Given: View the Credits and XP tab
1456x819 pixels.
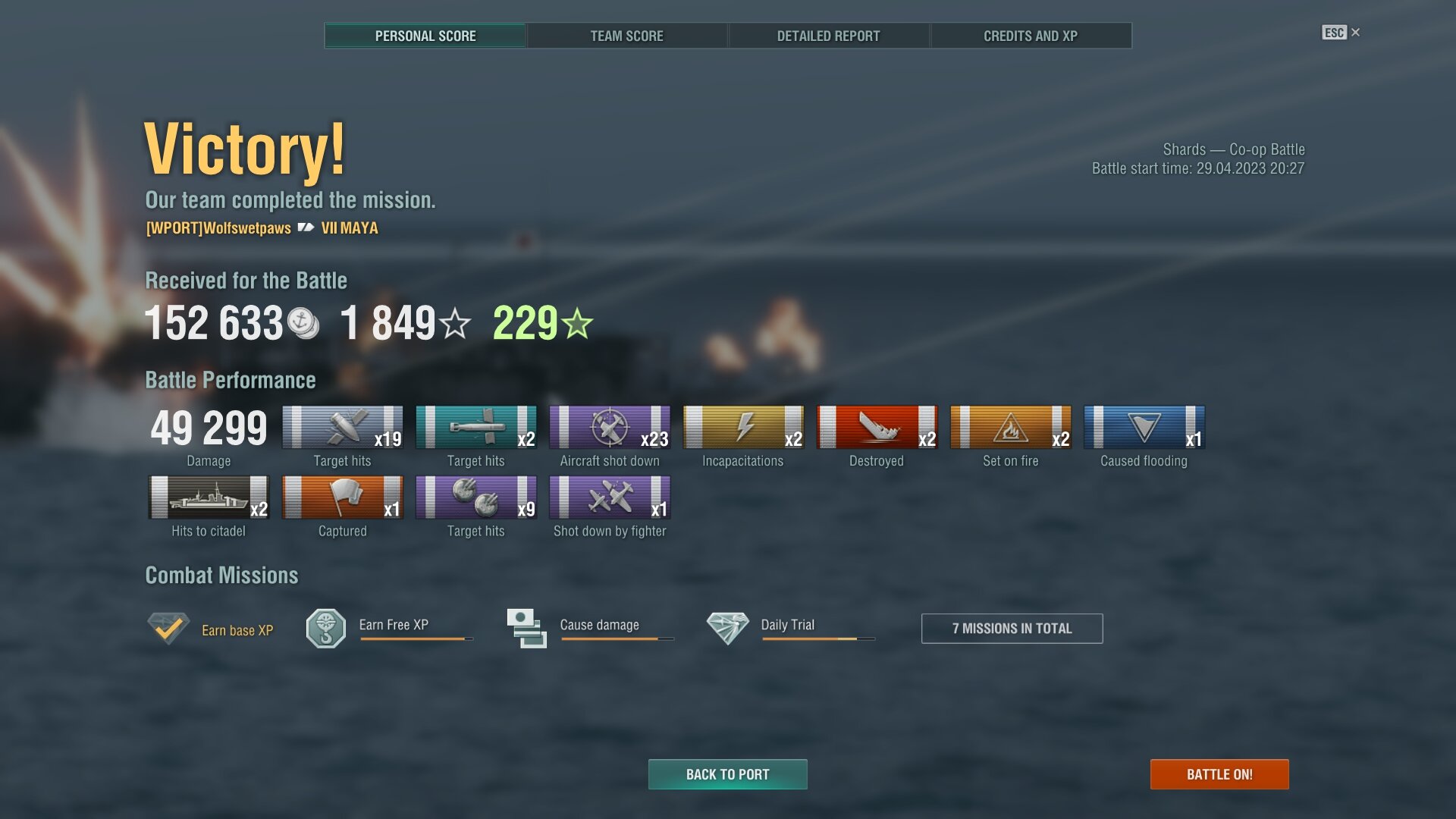Looking at the screenshot, I should (x=1030, y=36).
